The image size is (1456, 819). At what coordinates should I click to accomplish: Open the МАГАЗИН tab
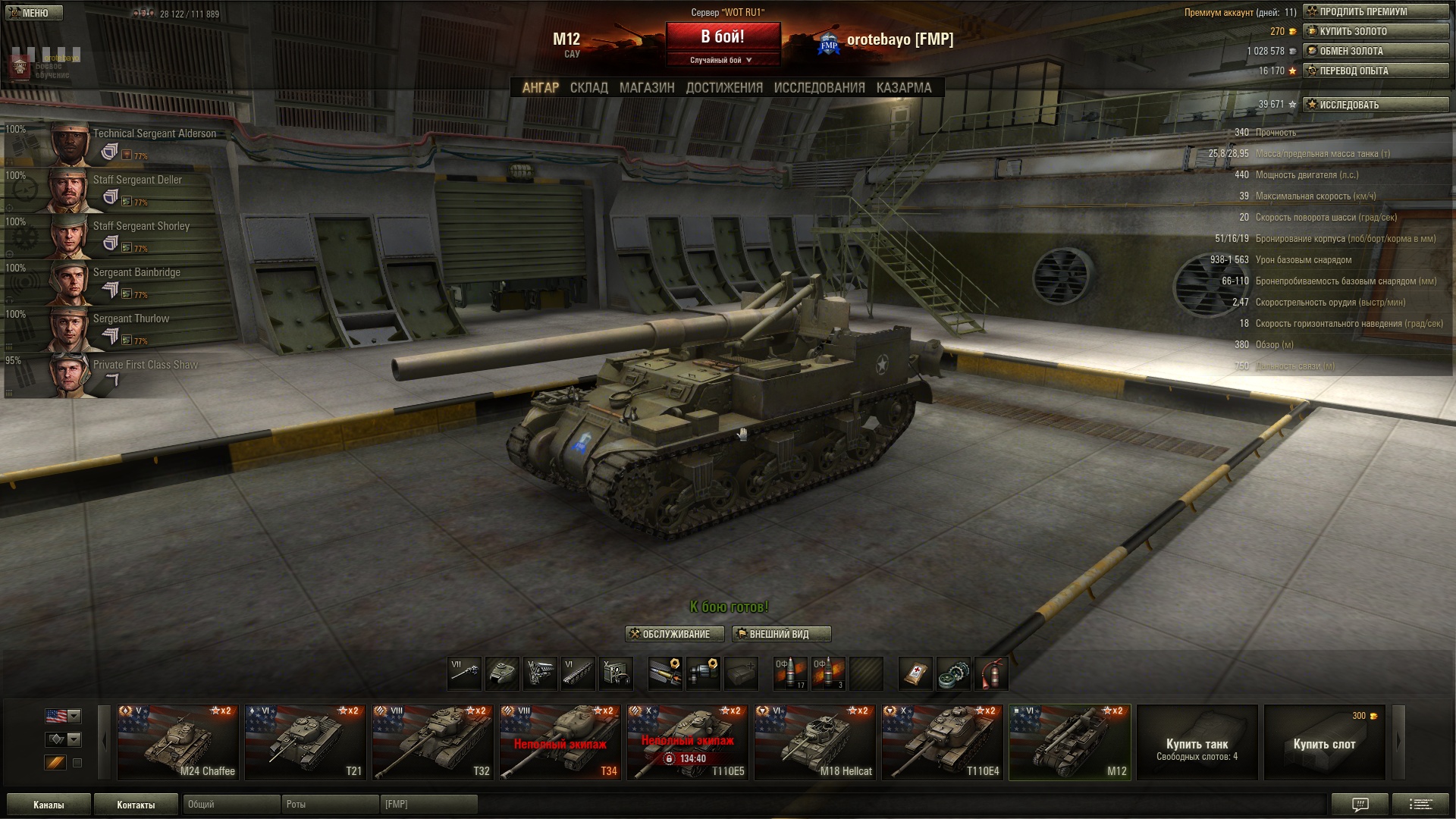click(646, 88)
